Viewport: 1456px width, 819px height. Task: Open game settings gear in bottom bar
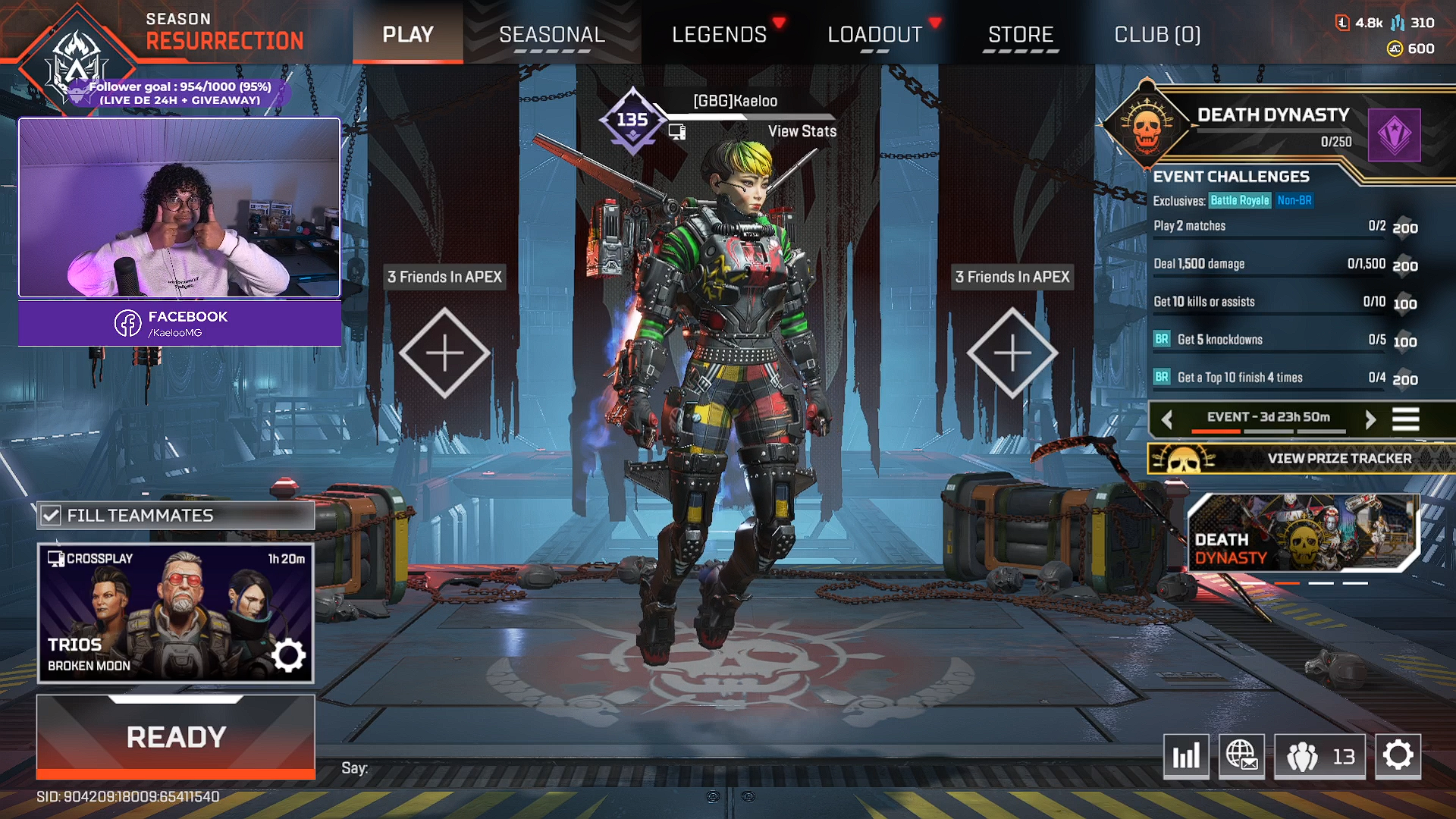(x=1398, y=756)
